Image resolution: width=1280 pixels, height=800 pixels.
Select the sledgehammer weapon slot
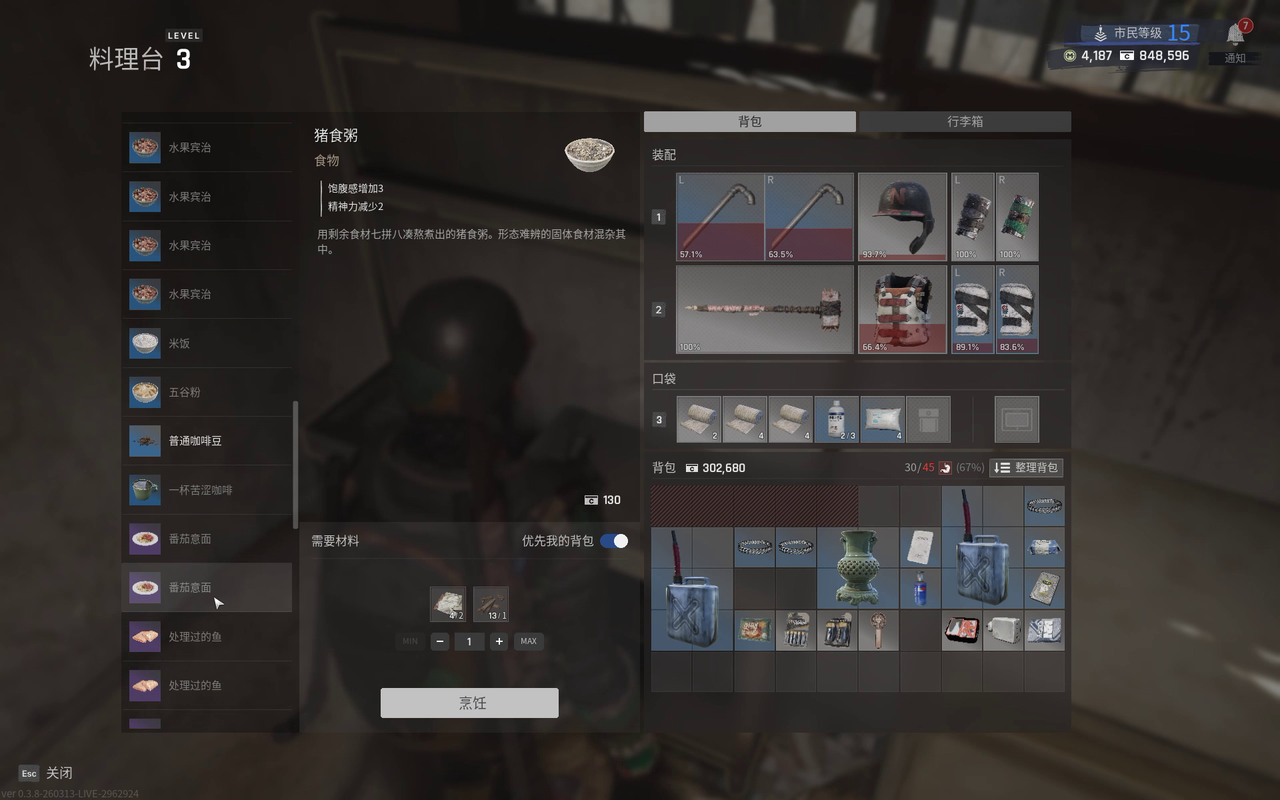(765, 309)
